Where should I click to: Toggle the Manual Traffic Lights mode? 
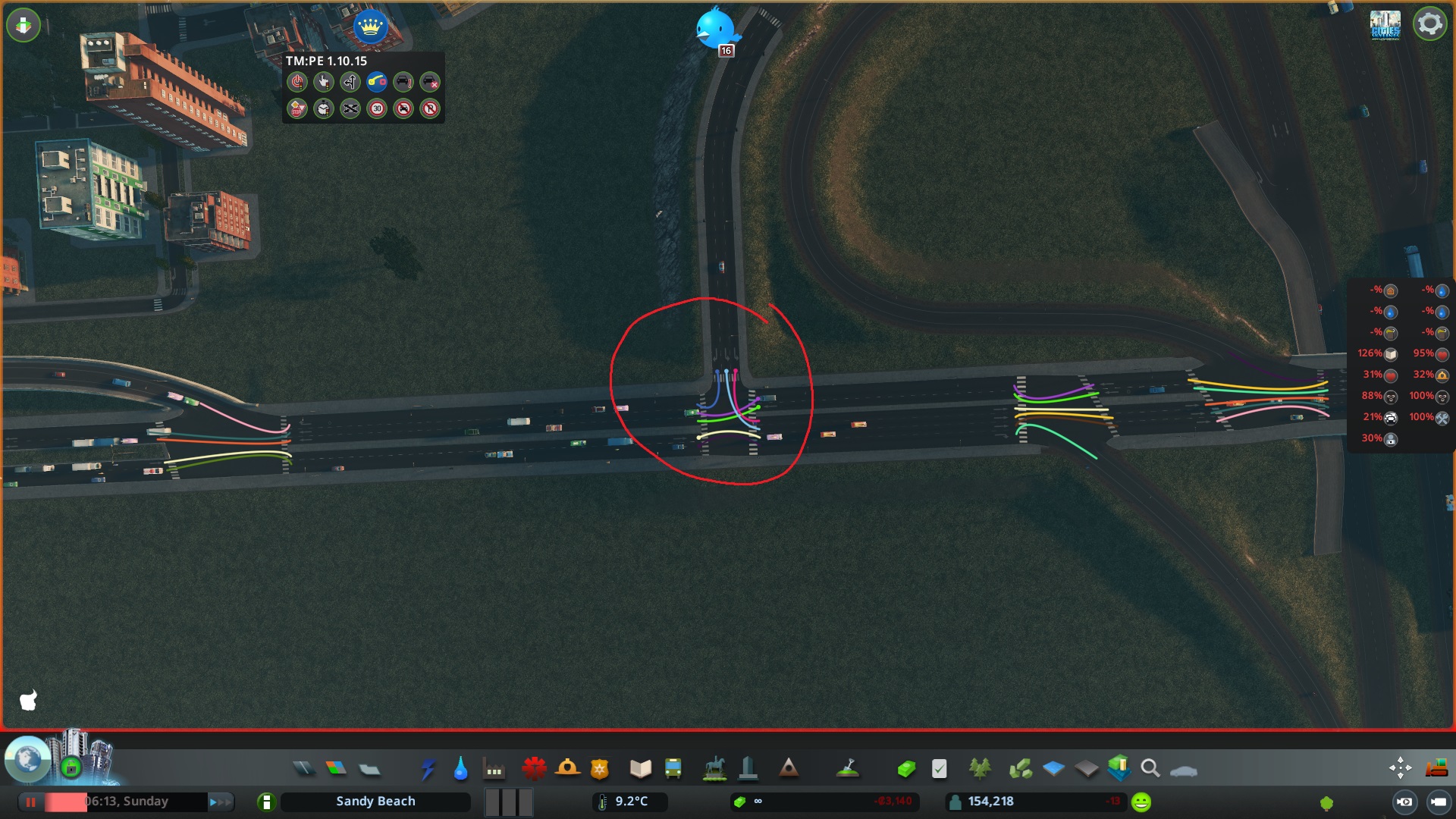click(x=324, y=83)
